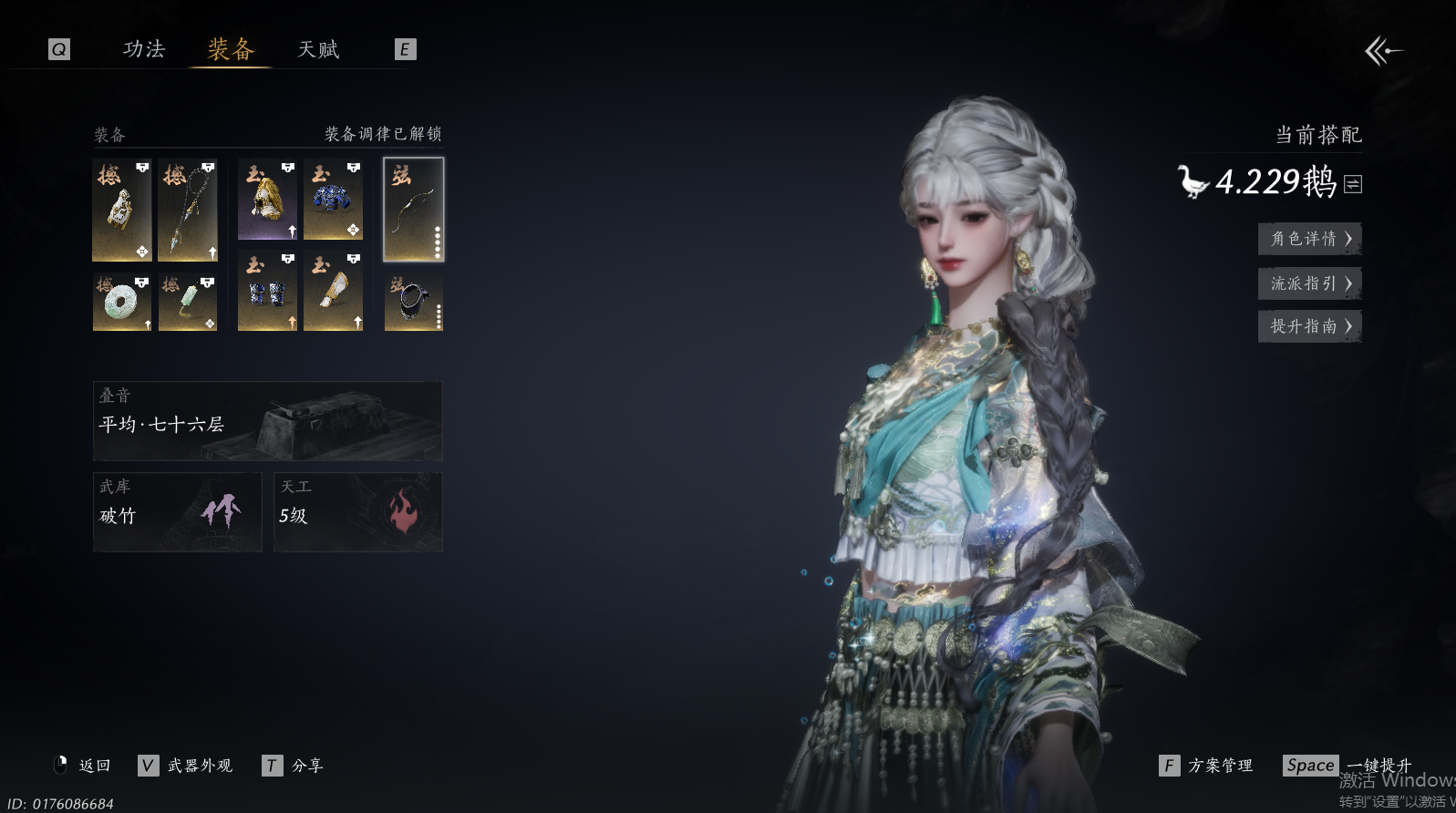This screenshot has height=813, width=1456.
Task: Switch to the 功法 tab
Action: [144, 49]
